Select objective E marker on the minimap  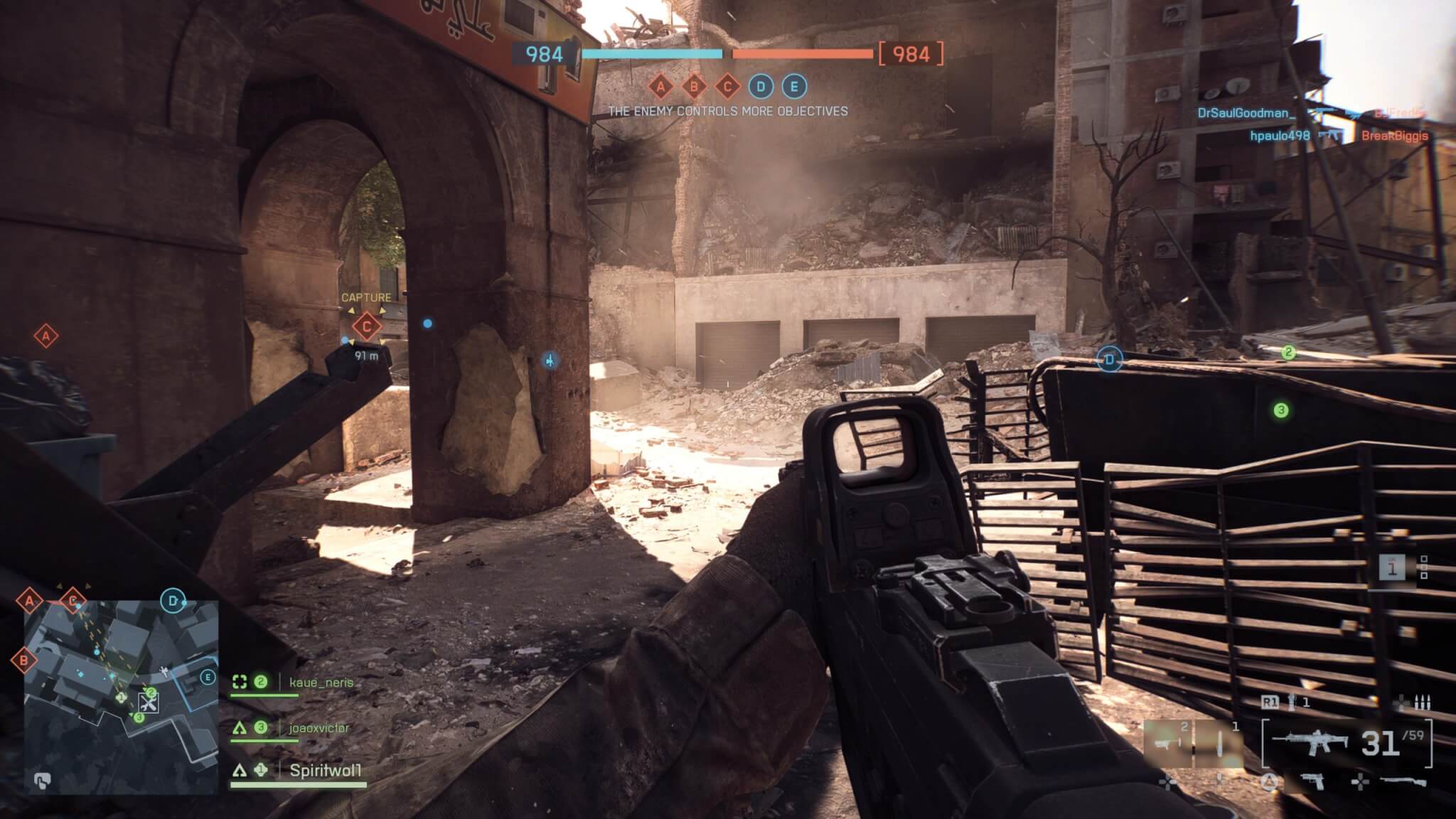[x=208, y=677]
